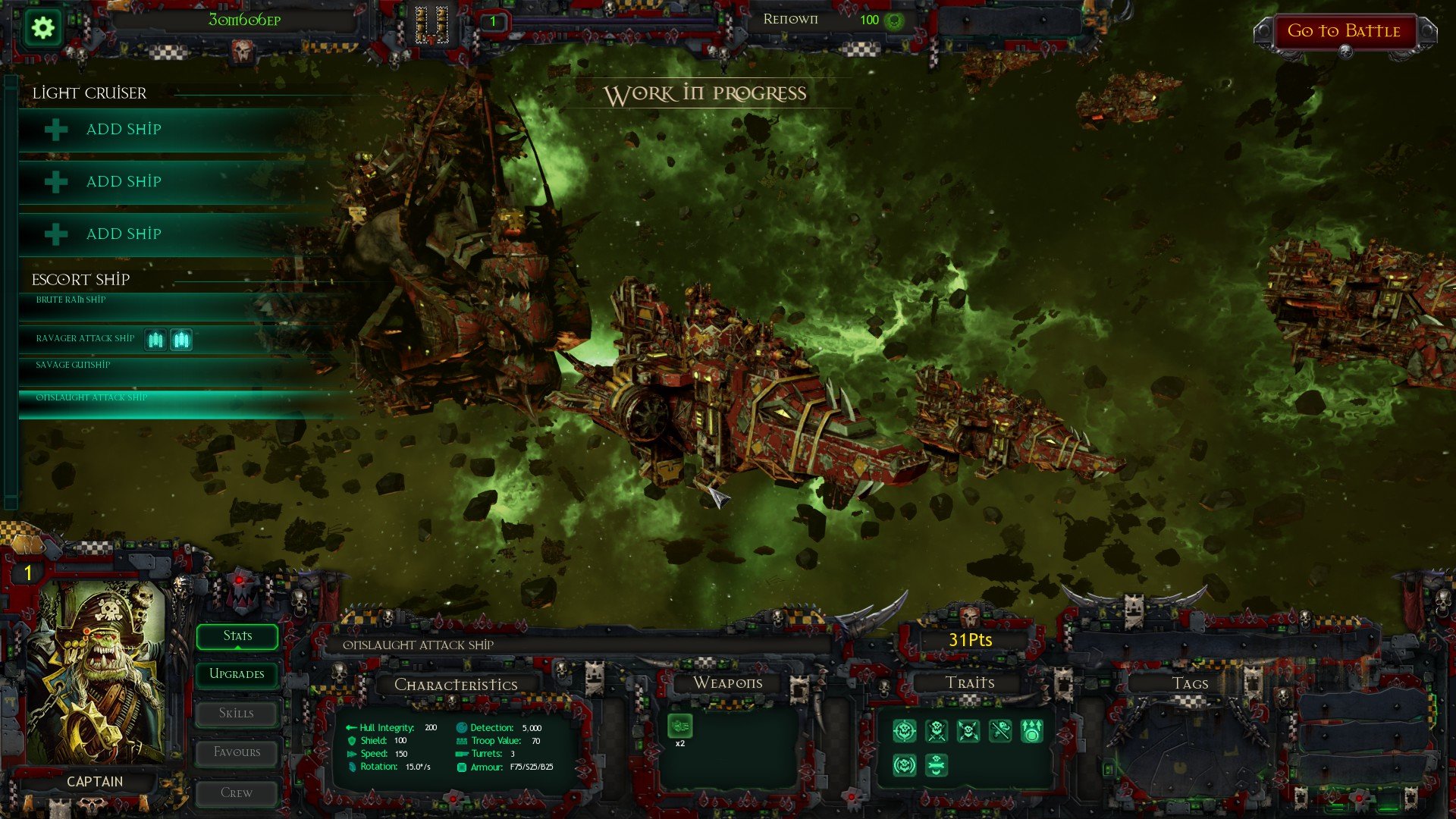
Task: Select the targeting skull trait icon
Action: coord(905,730)
